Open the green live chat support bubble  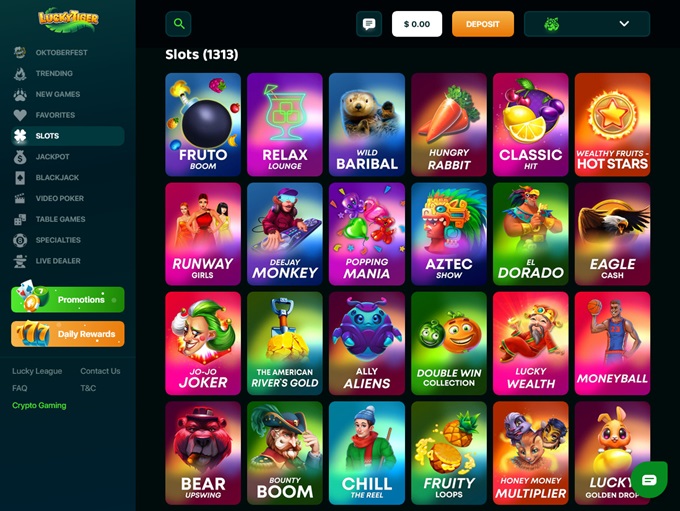tap(648, 480)
